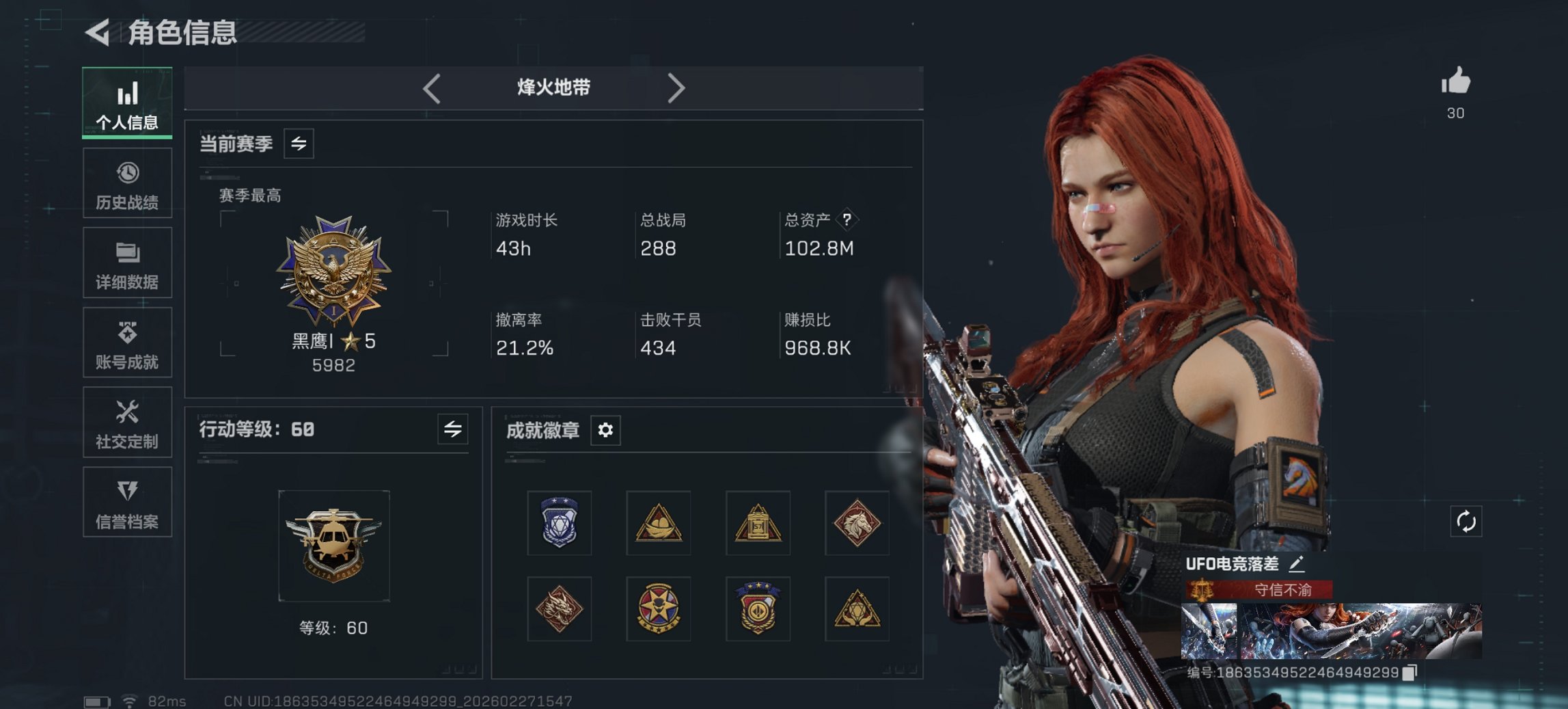Click the switch icon beside 当前赛季
This screenshot has height=709, width=1568.
click(299, 144)
